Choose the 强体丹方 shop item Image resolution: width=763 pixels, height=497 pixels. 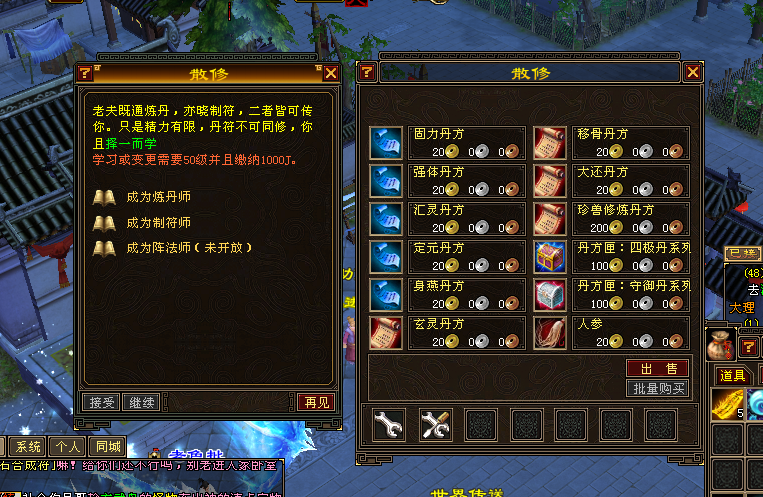[385, 179]
